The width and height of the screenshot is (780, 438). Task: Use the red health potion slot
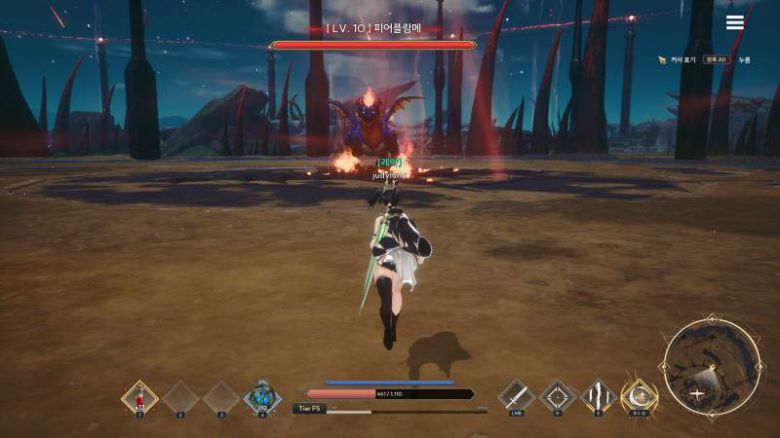pos(139,397)
